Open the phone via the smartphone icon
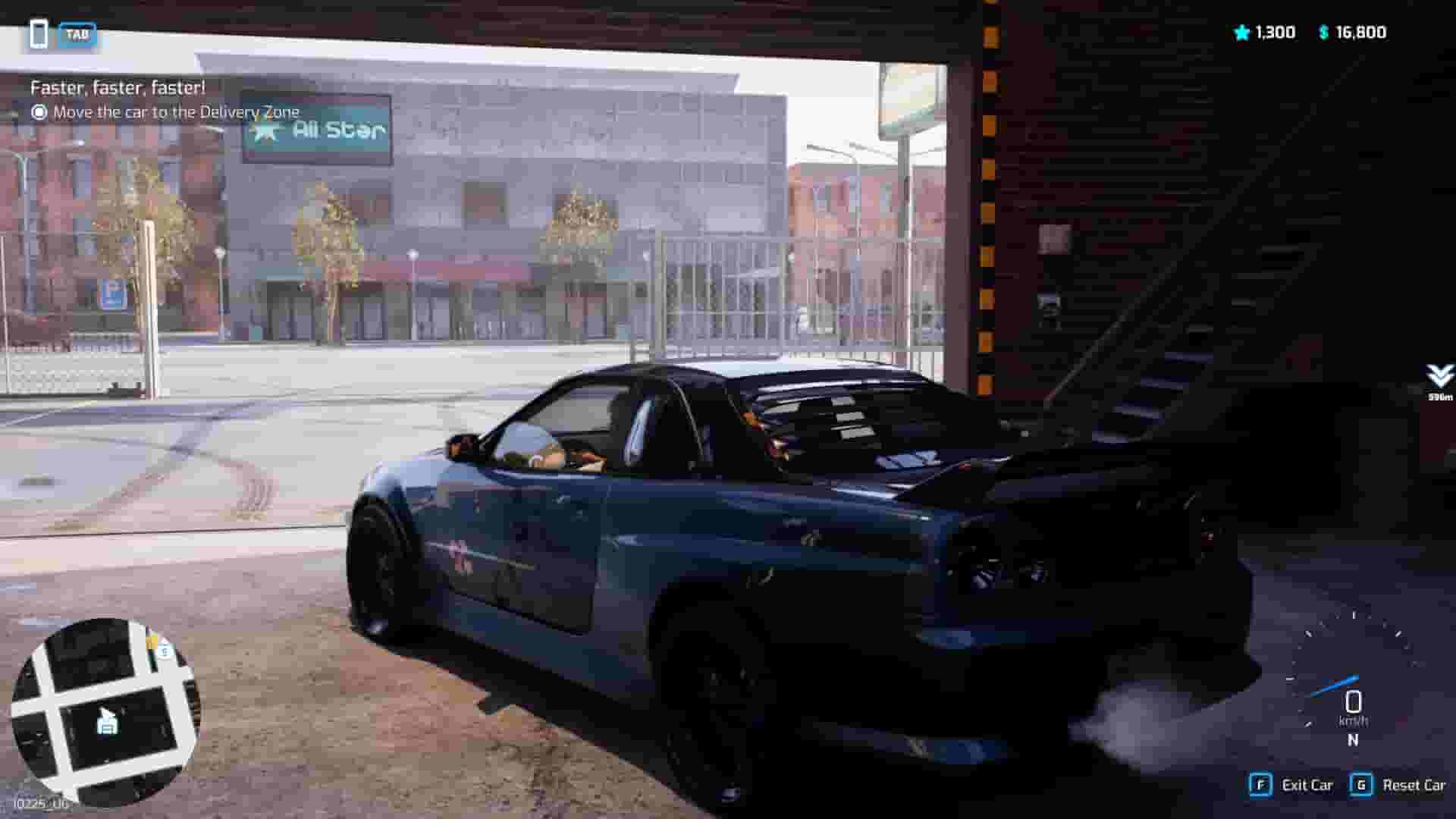Screen dimensions: 1456x819 (39, 33)
